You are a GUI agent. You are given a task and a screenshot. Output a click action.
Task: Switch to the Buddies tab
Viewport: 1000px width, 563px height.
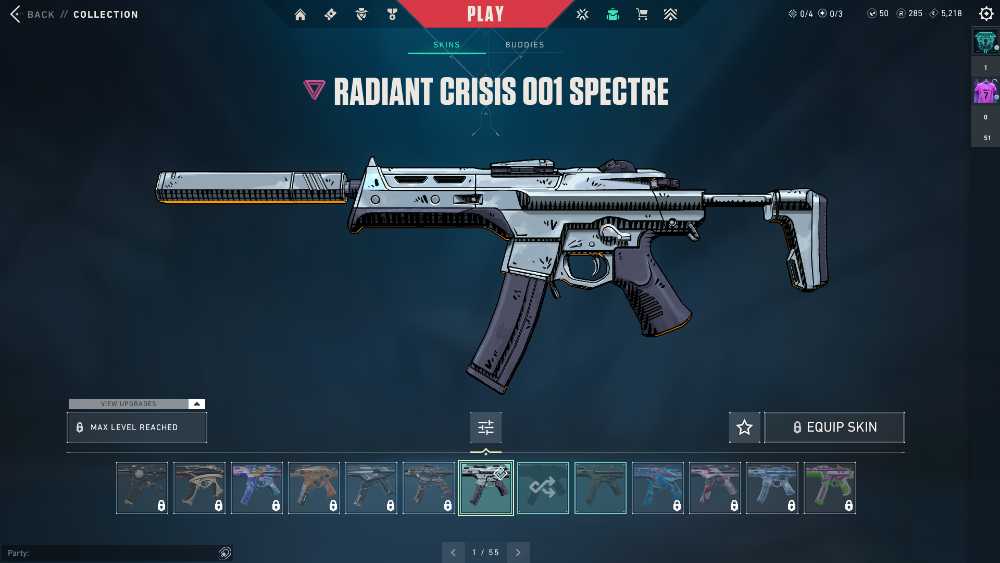tap(524, 45)
